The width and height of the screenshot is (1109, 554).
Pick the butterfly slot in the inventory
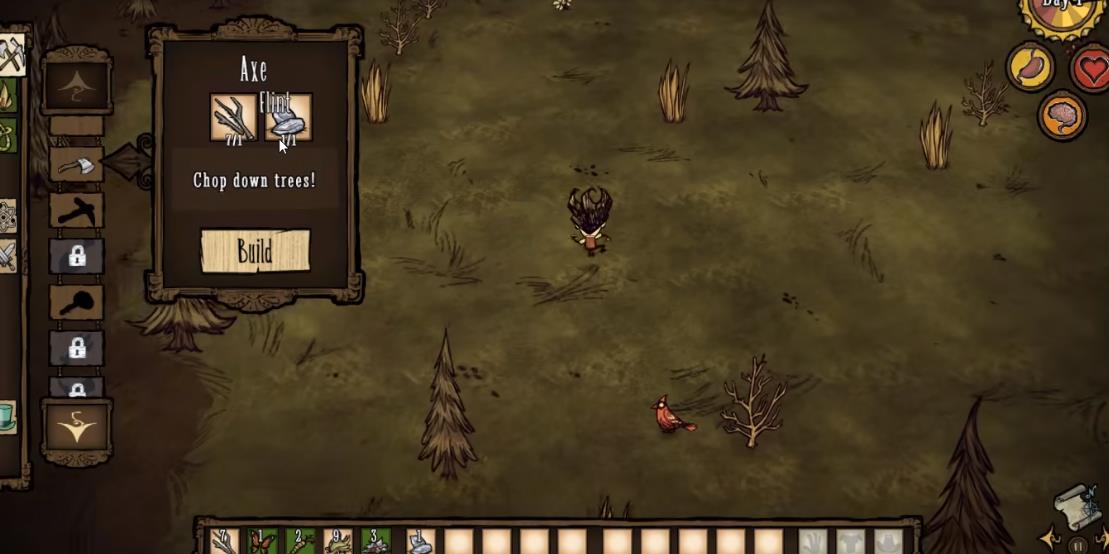[x=261, y=542]
